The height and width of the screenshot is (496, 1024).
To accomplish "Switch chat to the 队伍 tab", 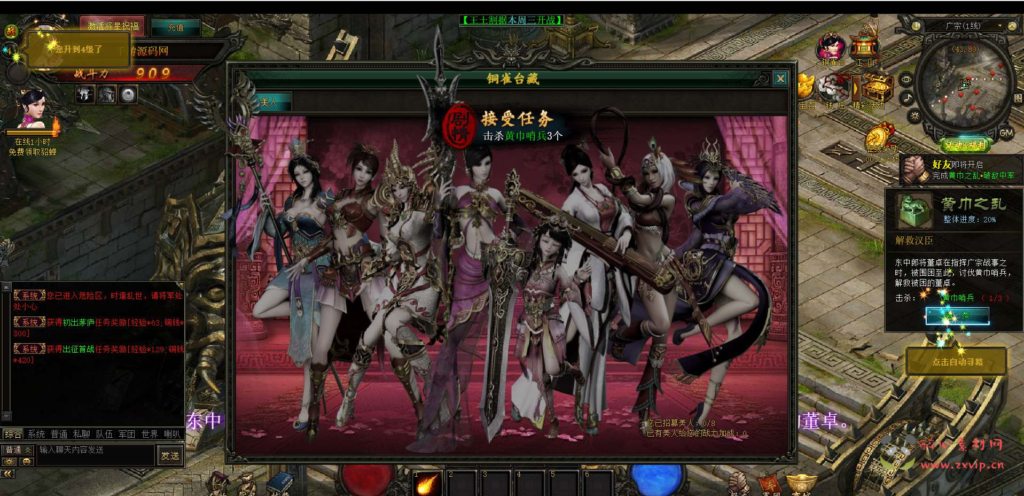I will pyautogui.click(x=104, y=434).
